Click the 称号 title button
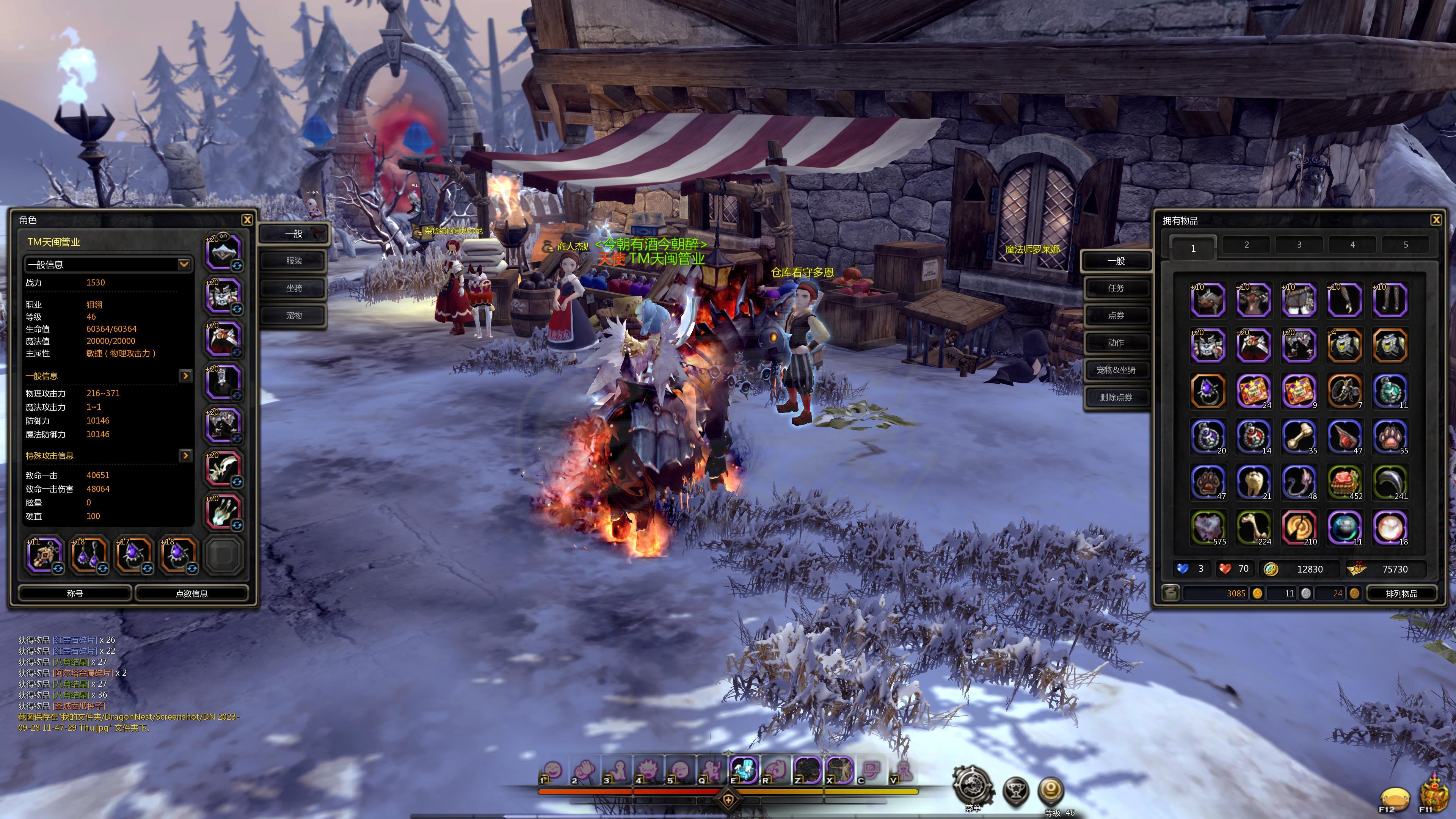 coord(75,593)
